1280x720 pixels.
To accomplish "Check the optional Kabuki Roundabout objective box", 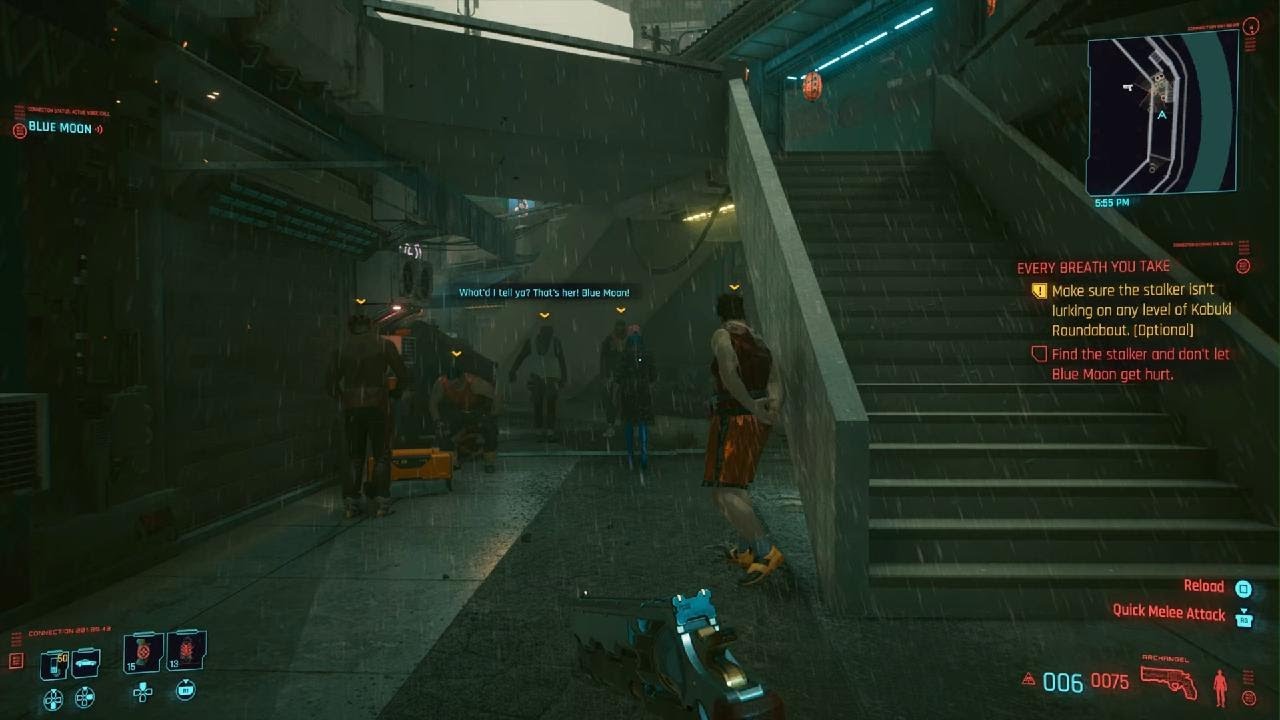I will 1041,290.
